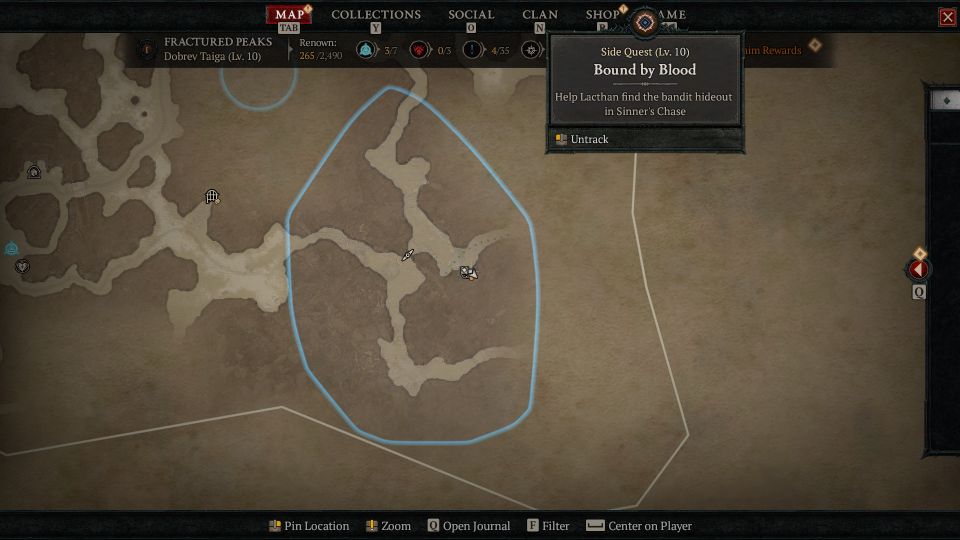This screenshot has height=540, width=960.
Task: Open the Collections tab
Action: coord(376,14)
